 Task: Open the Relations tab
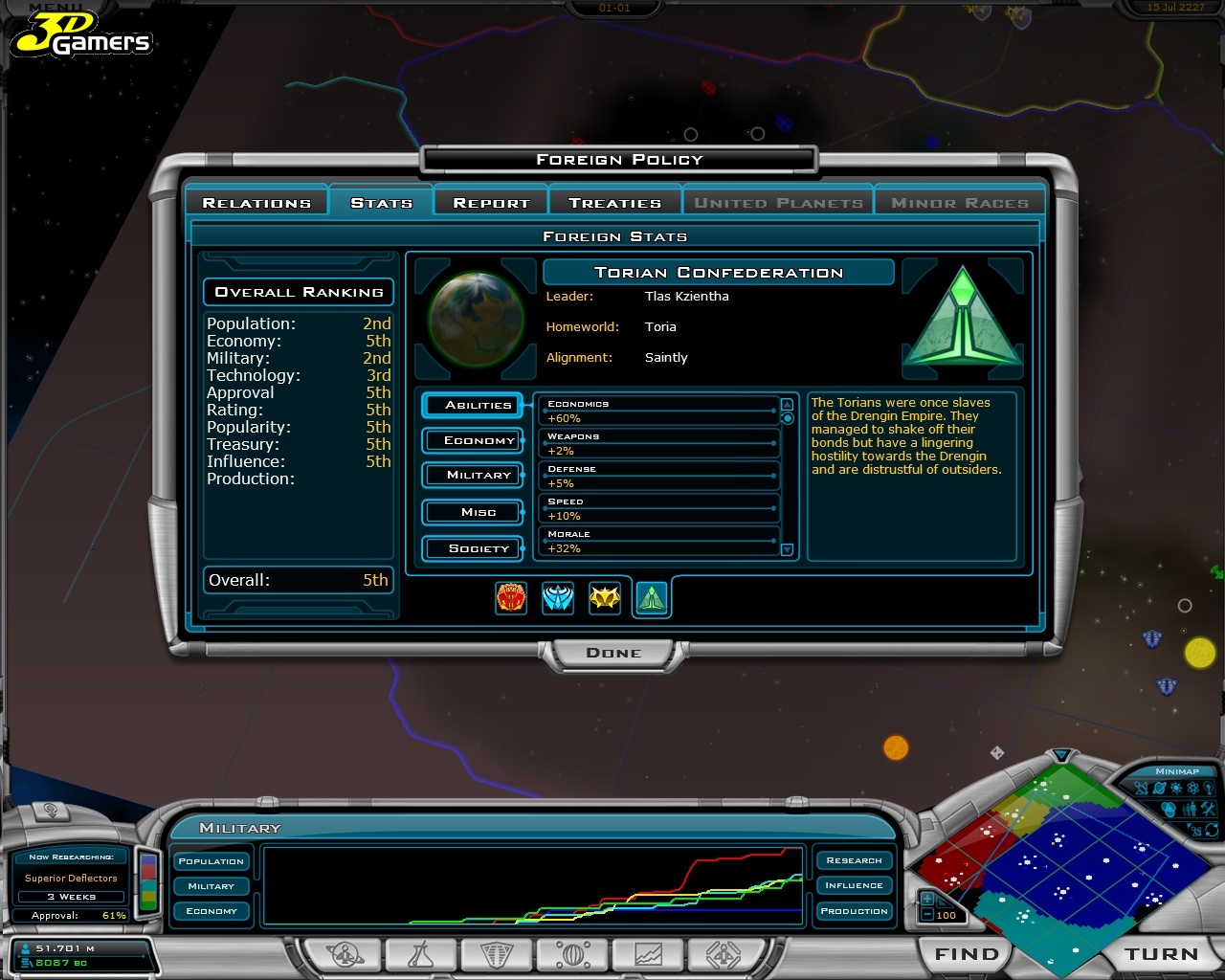(256, 202)
